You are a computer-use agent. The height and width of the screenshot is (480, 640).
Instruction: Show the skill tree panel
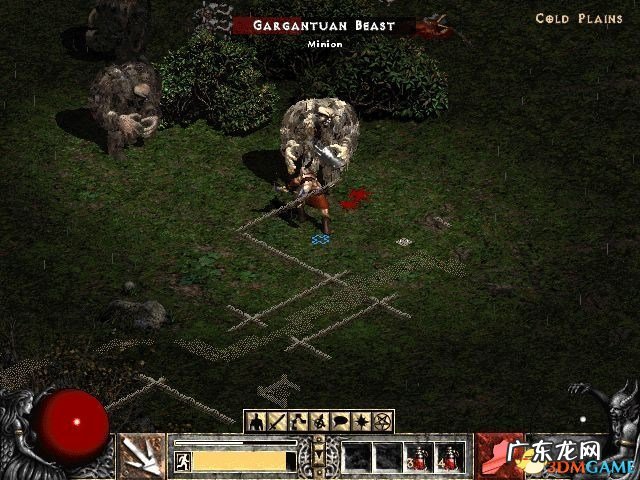[x=295, y=421]
